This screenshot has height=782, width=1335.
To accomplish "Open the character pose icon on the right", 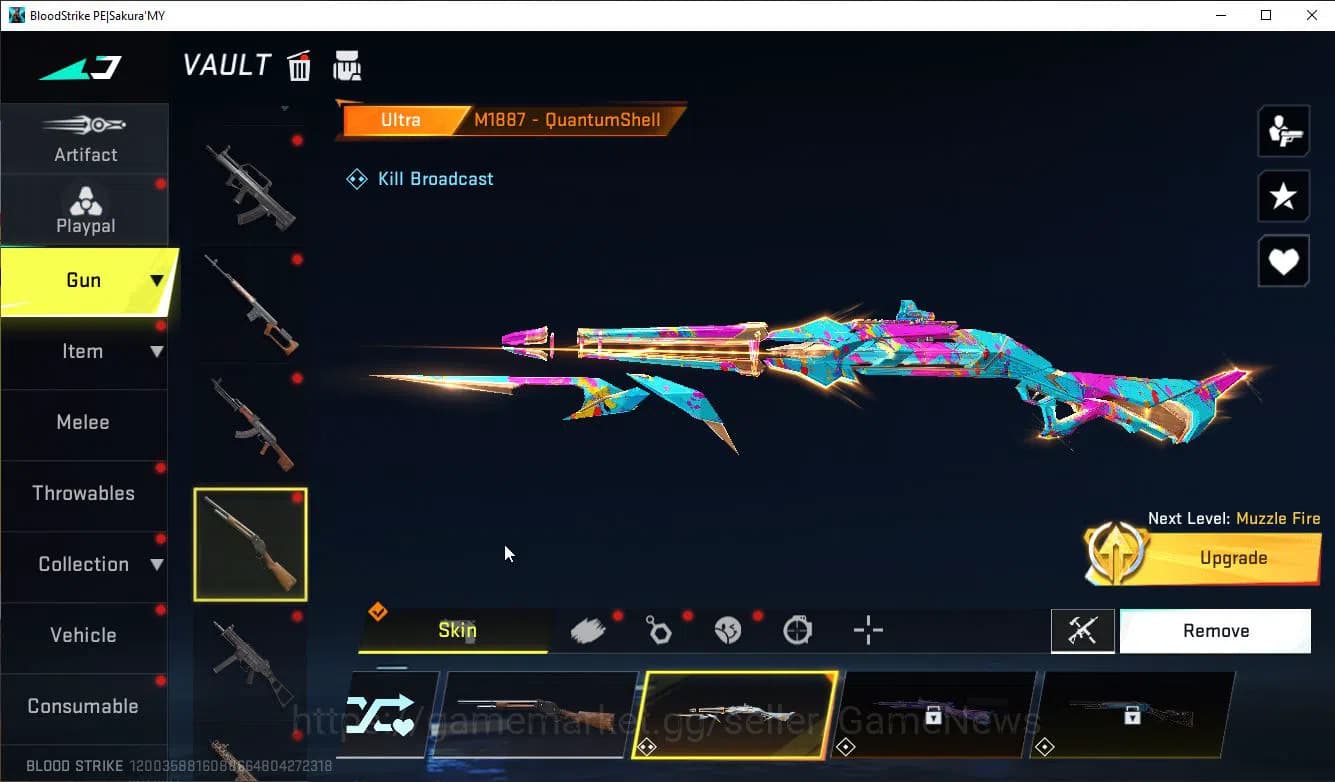I will click(1283, 131).
